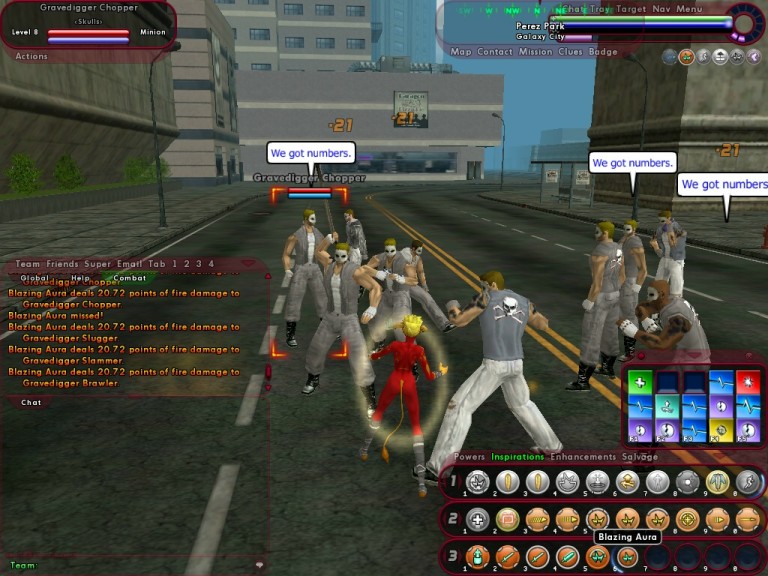
Task: Switch to the Powers tab
Action: coord(469,457)
